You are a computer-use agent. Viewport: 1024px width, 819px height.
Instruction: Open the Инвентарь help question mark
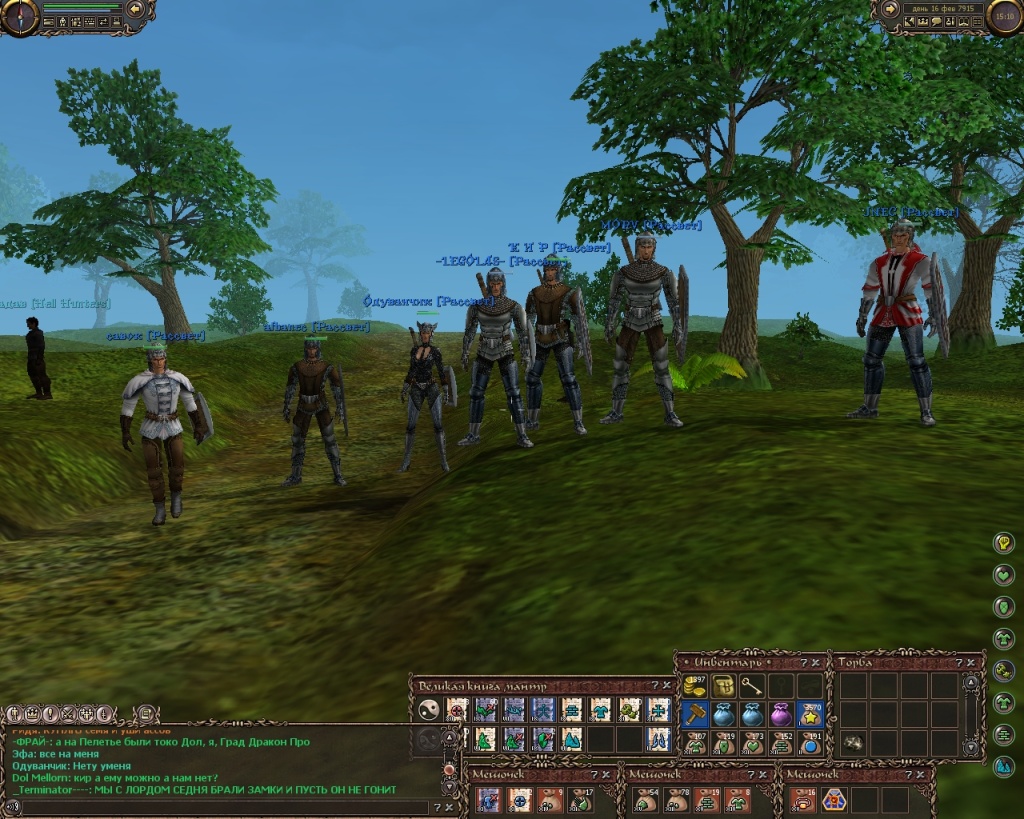[x=802, y=662]
